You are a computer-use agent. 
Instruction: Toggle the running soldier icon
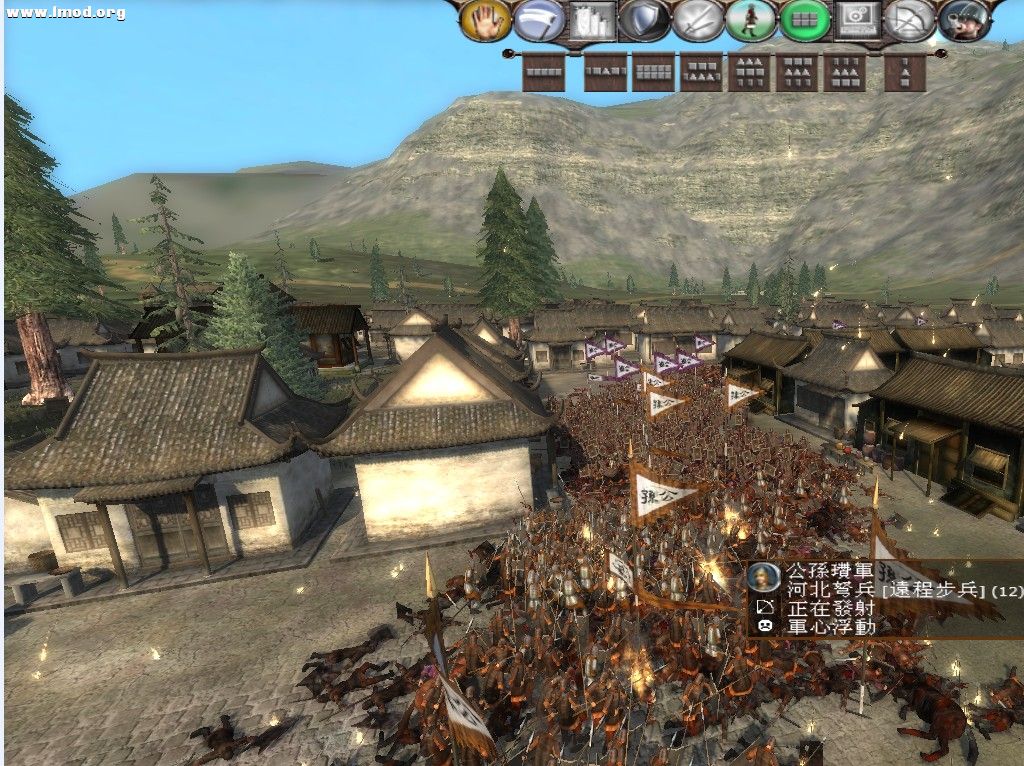tap(751, 21)
